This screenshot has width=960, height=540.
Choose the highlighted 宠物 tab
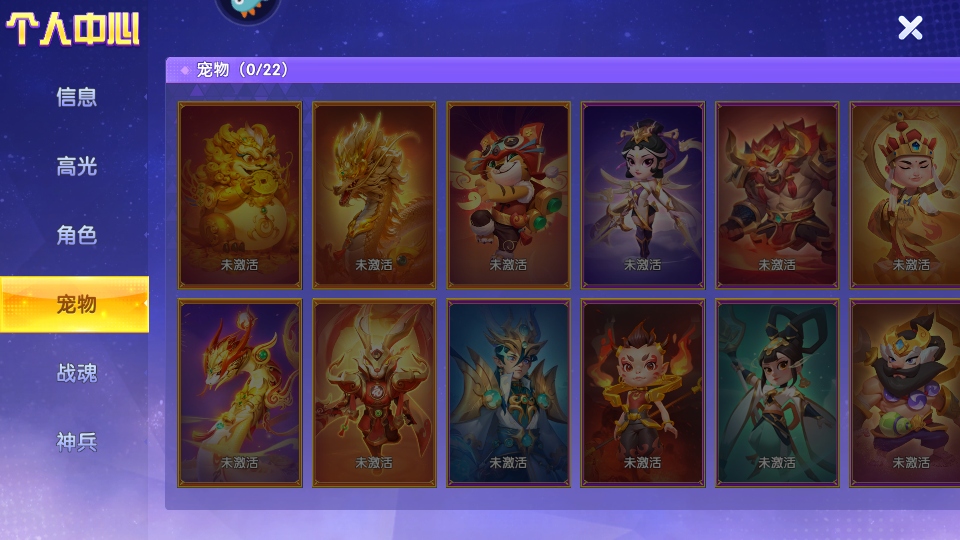(75, 304)
